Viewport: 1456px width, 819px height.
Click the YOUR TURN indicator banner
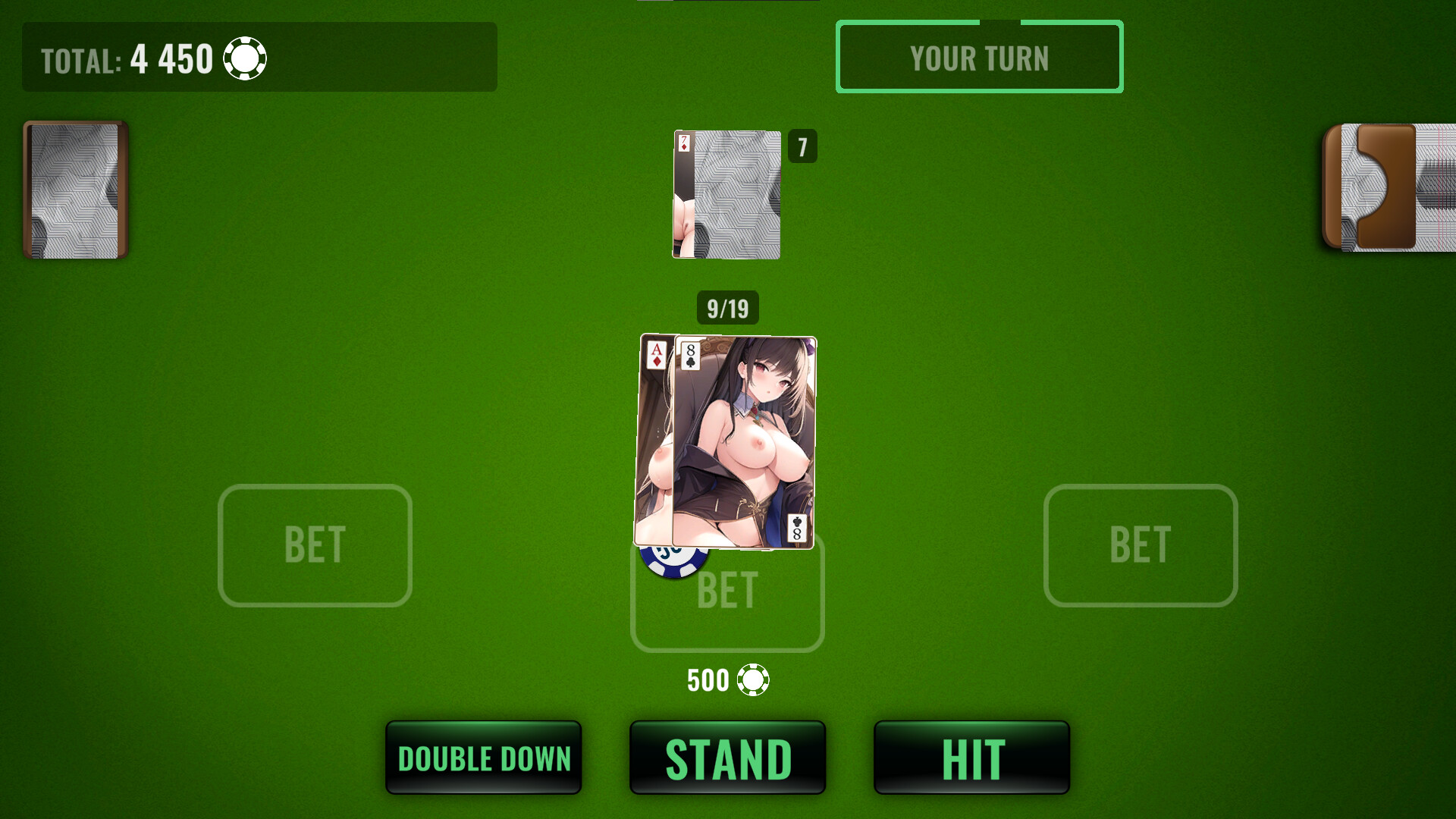979,58
